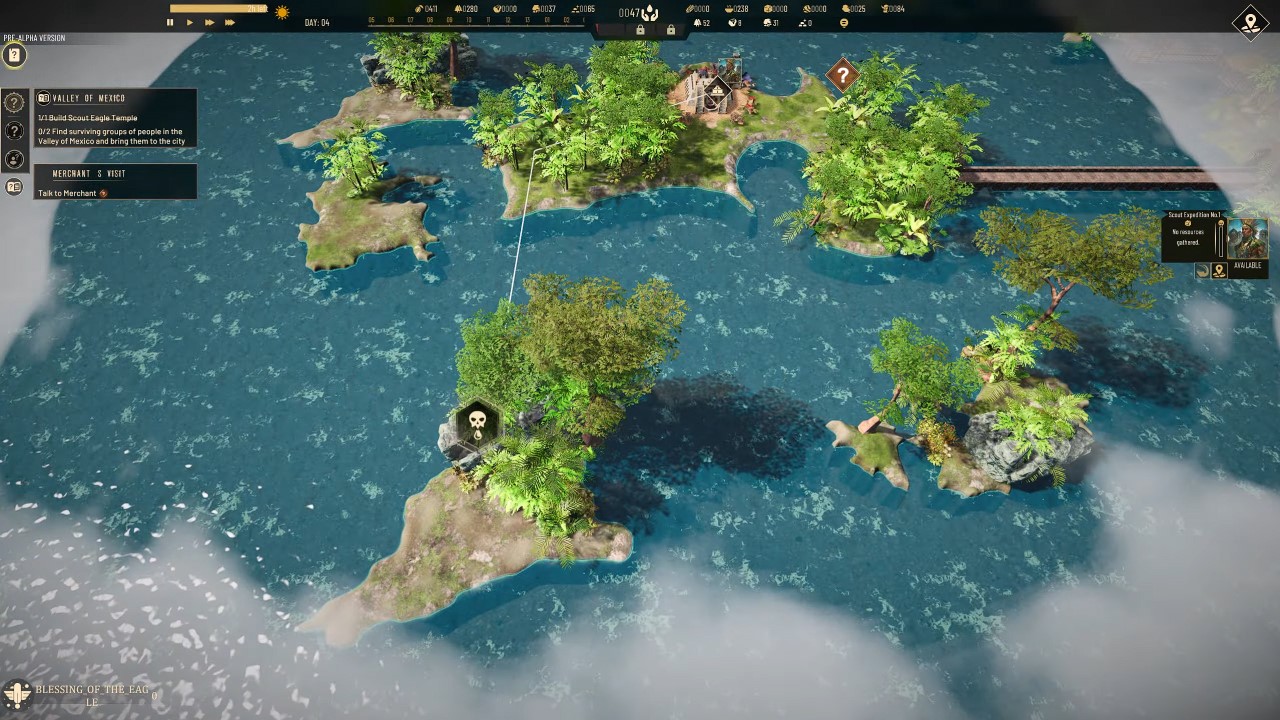Click the hands-and-flame icon in top bar

point(649,13)
